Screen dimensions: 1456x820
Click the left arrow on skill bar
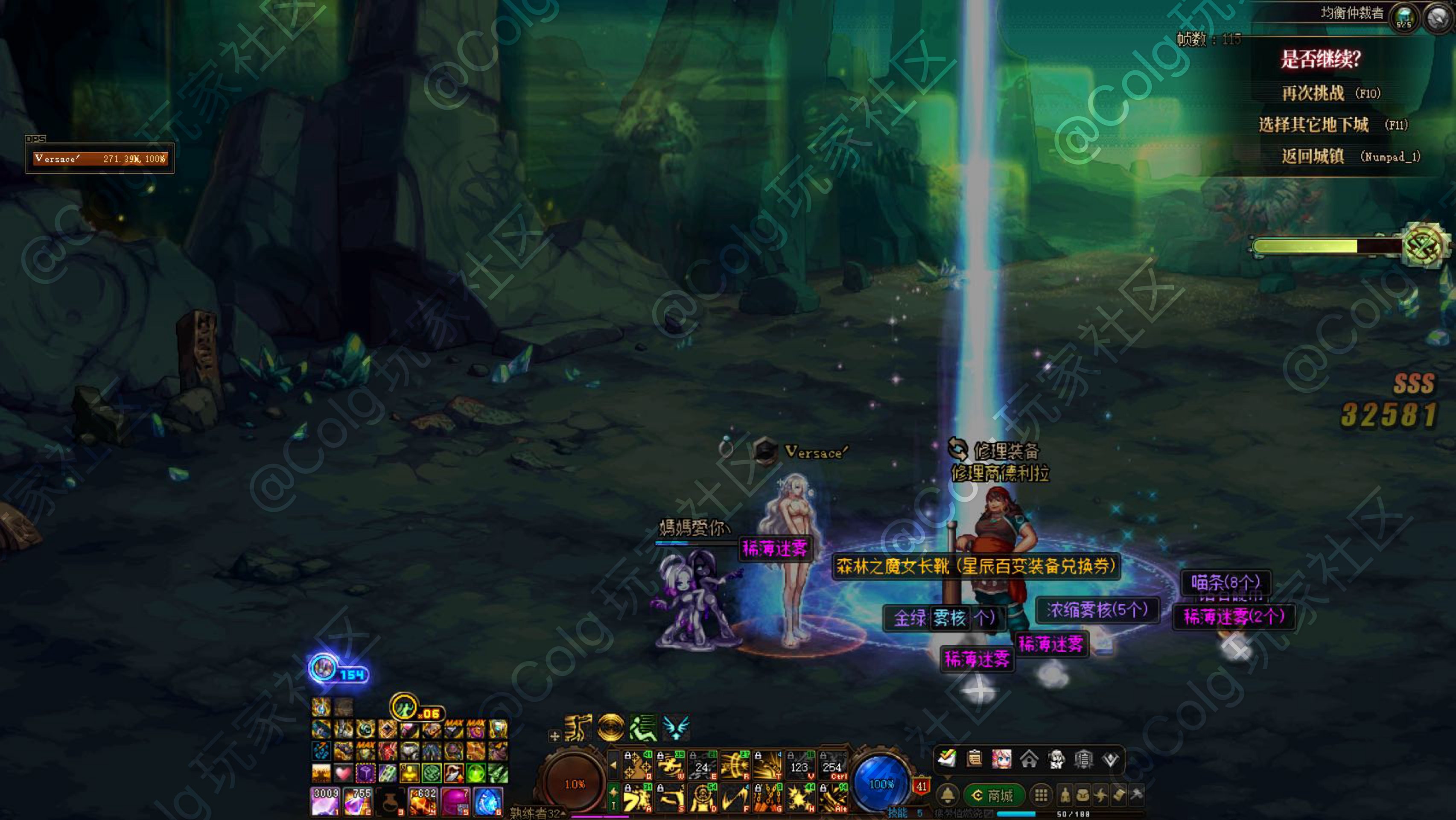click(x=614, y=766)
